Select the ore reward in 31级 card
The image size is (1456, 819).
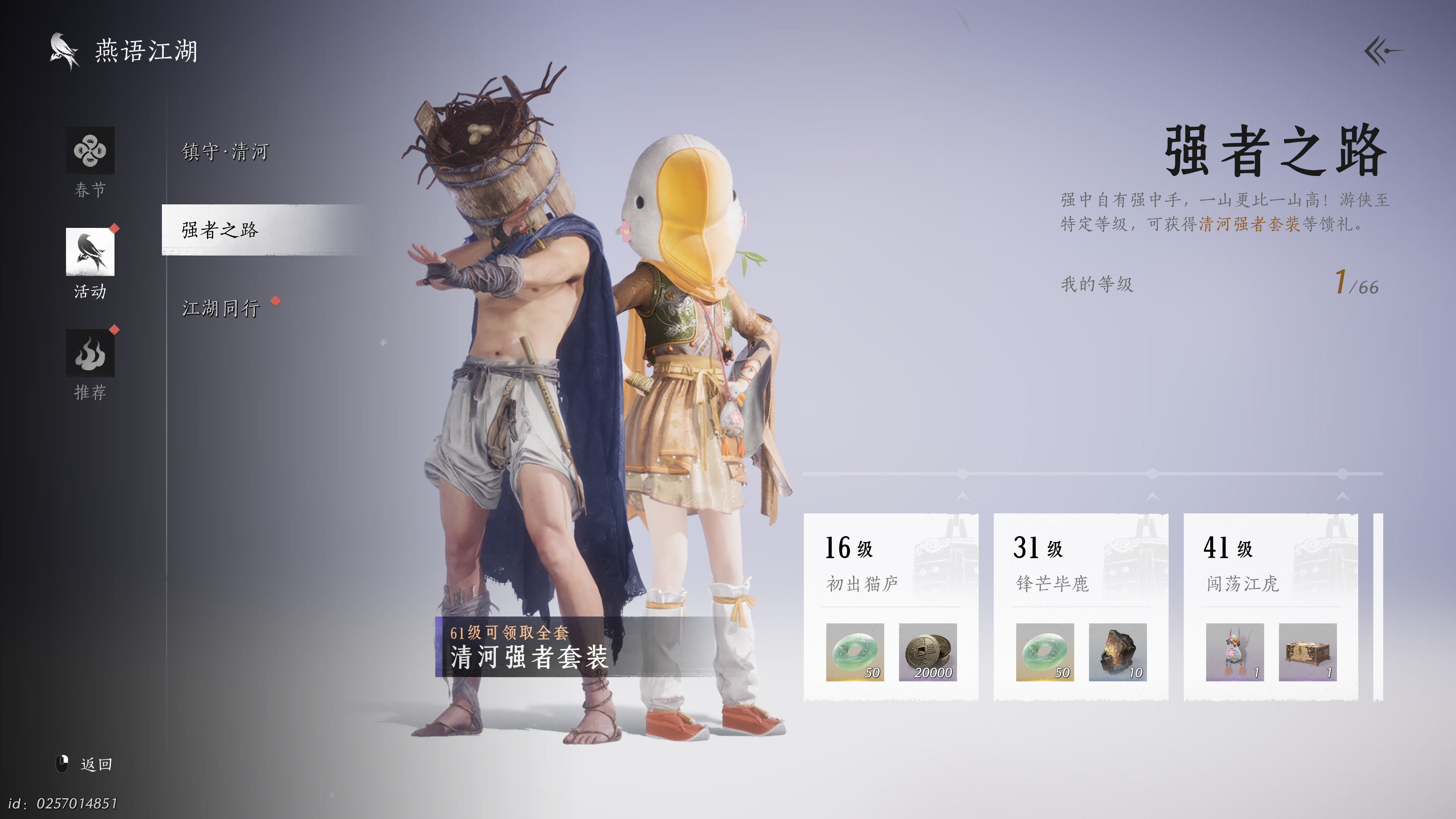click(1117, 653)
